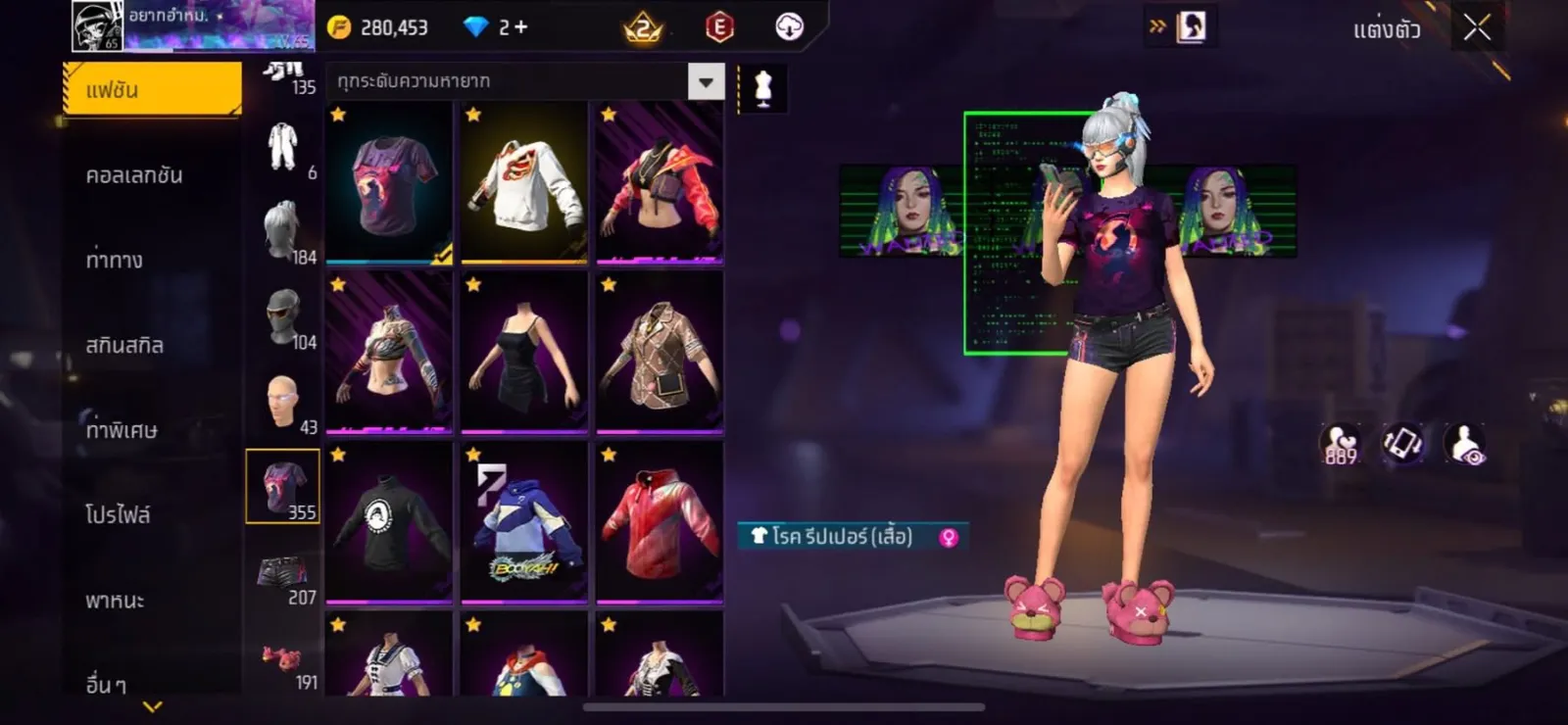The width and height of the screenshot is (1568, 725).
Task: Click the heart likes icon showing 889
Action: click(x=1340, y=444)
